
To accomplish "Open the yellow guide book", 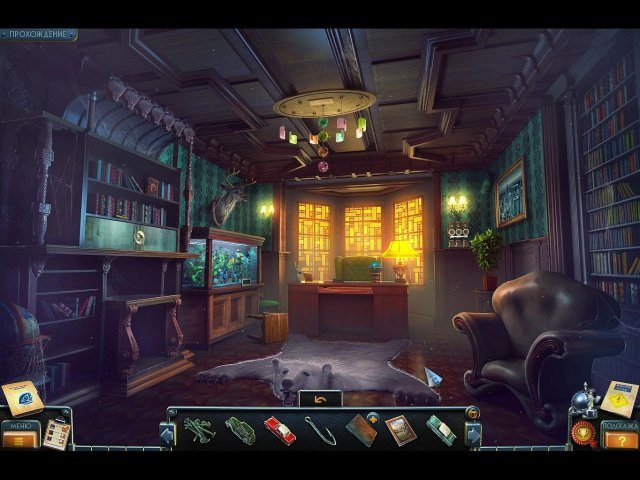I will [620, 396].
